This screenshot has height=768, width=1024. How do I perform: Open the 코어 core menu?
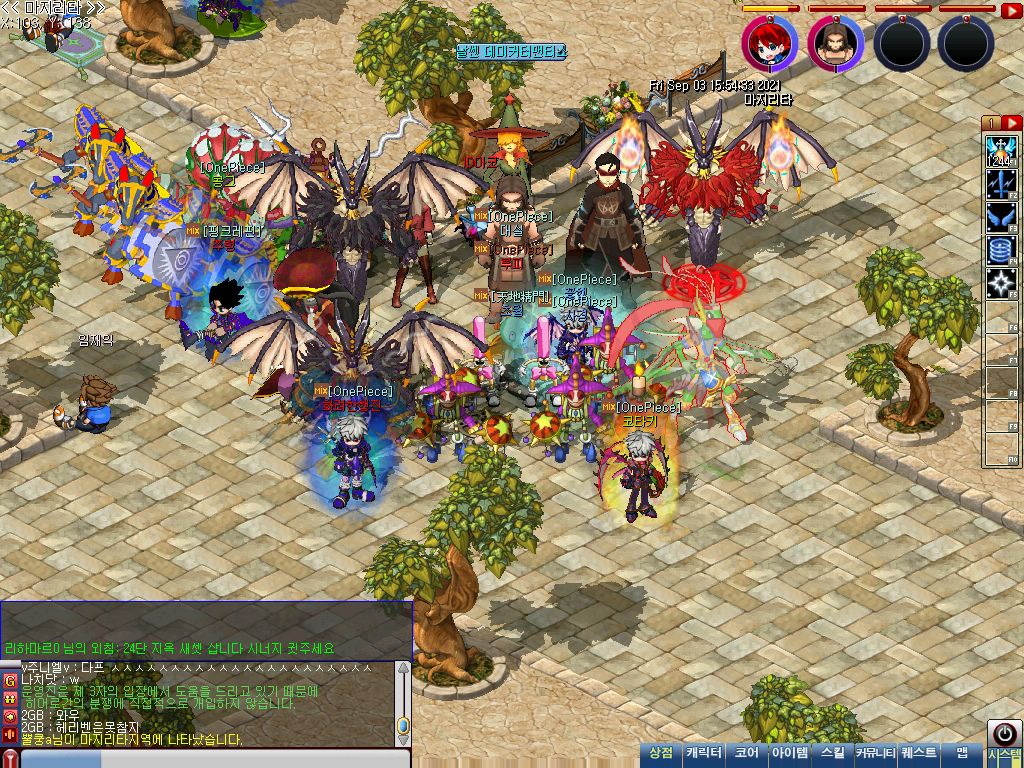(746, 753)
